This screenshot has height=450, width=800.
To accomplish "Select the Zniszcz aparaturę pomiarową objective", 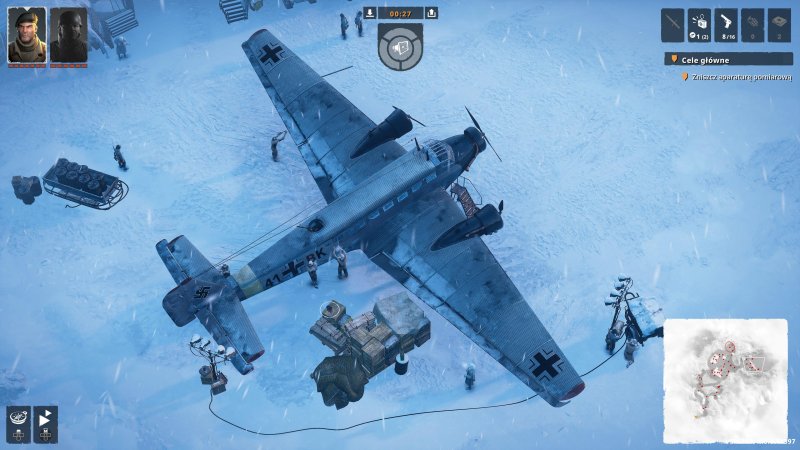I will pyautogui.click(x=740, y=76).
